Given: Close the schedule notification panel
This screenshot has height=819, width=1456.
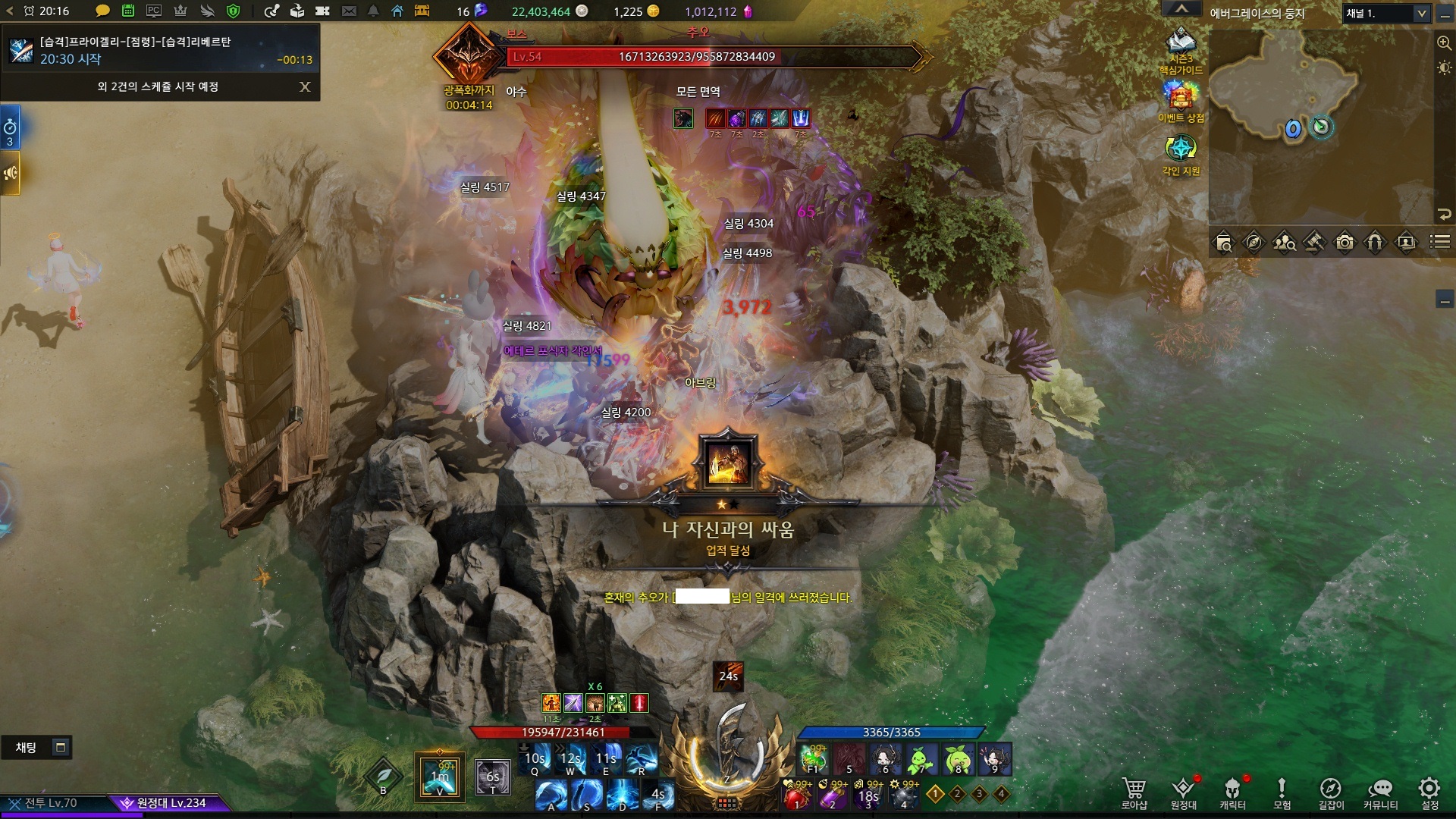Looking at the screenshot, I should point(305,86).
